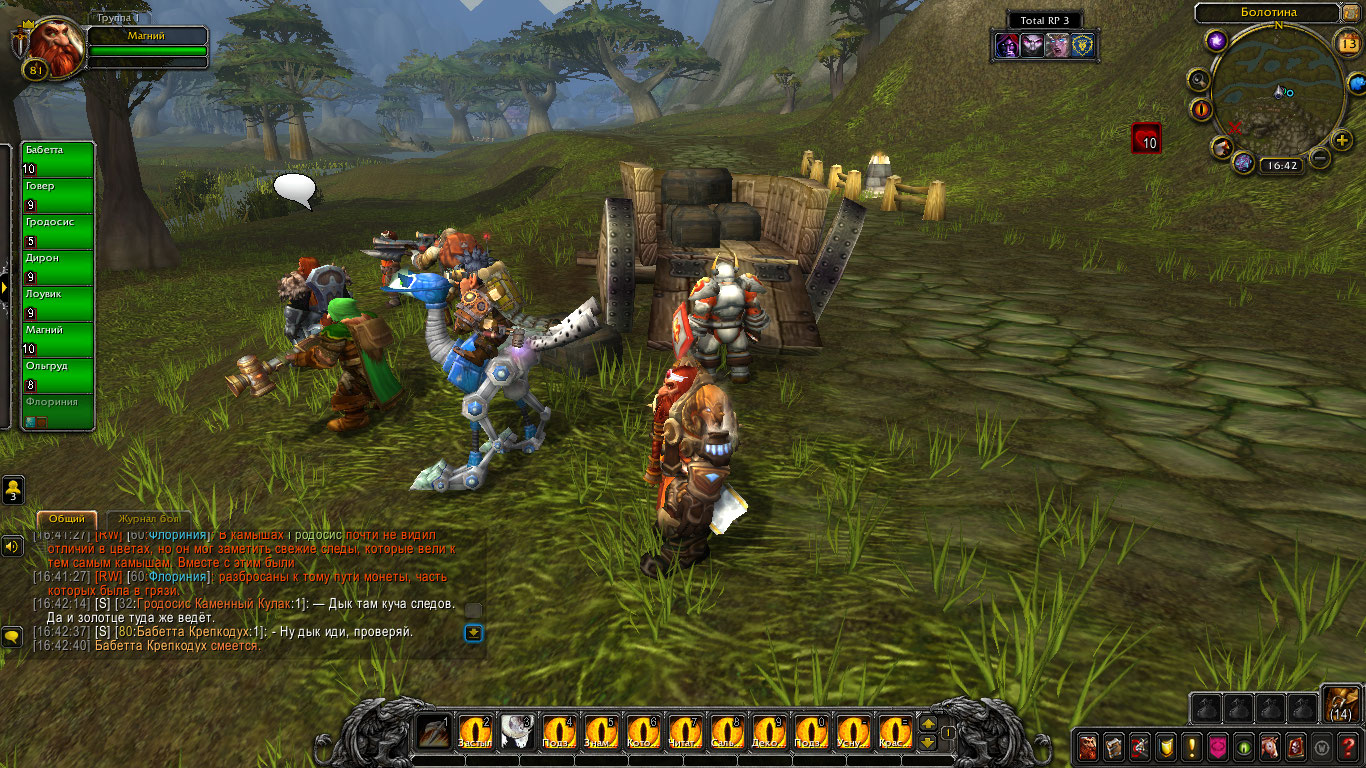The height and width of the screenshot is (768, 1366).
Task: Use the Застыл action bar slot
Action: [x=475, y=733]
